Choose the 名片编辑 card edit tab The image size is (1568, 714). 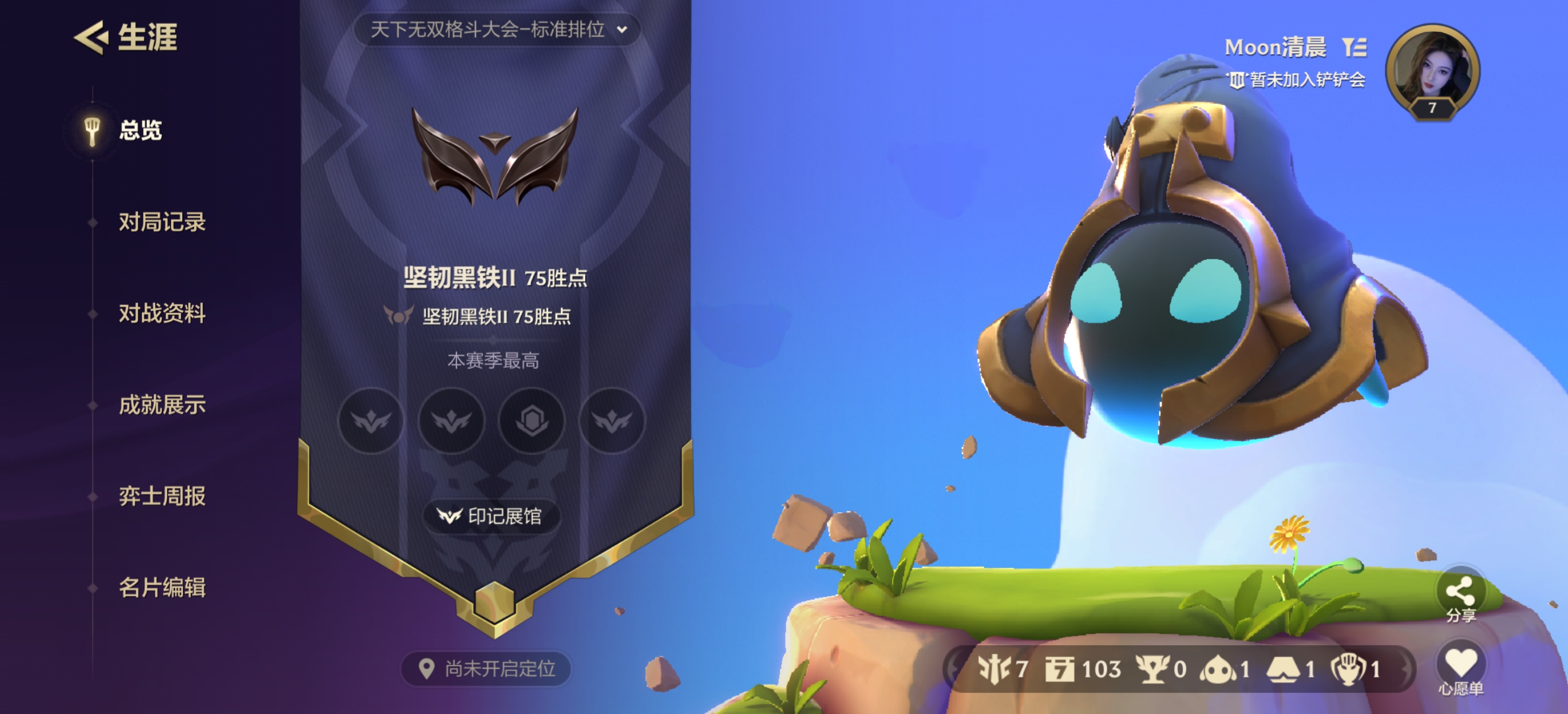[x=162, y=588]
